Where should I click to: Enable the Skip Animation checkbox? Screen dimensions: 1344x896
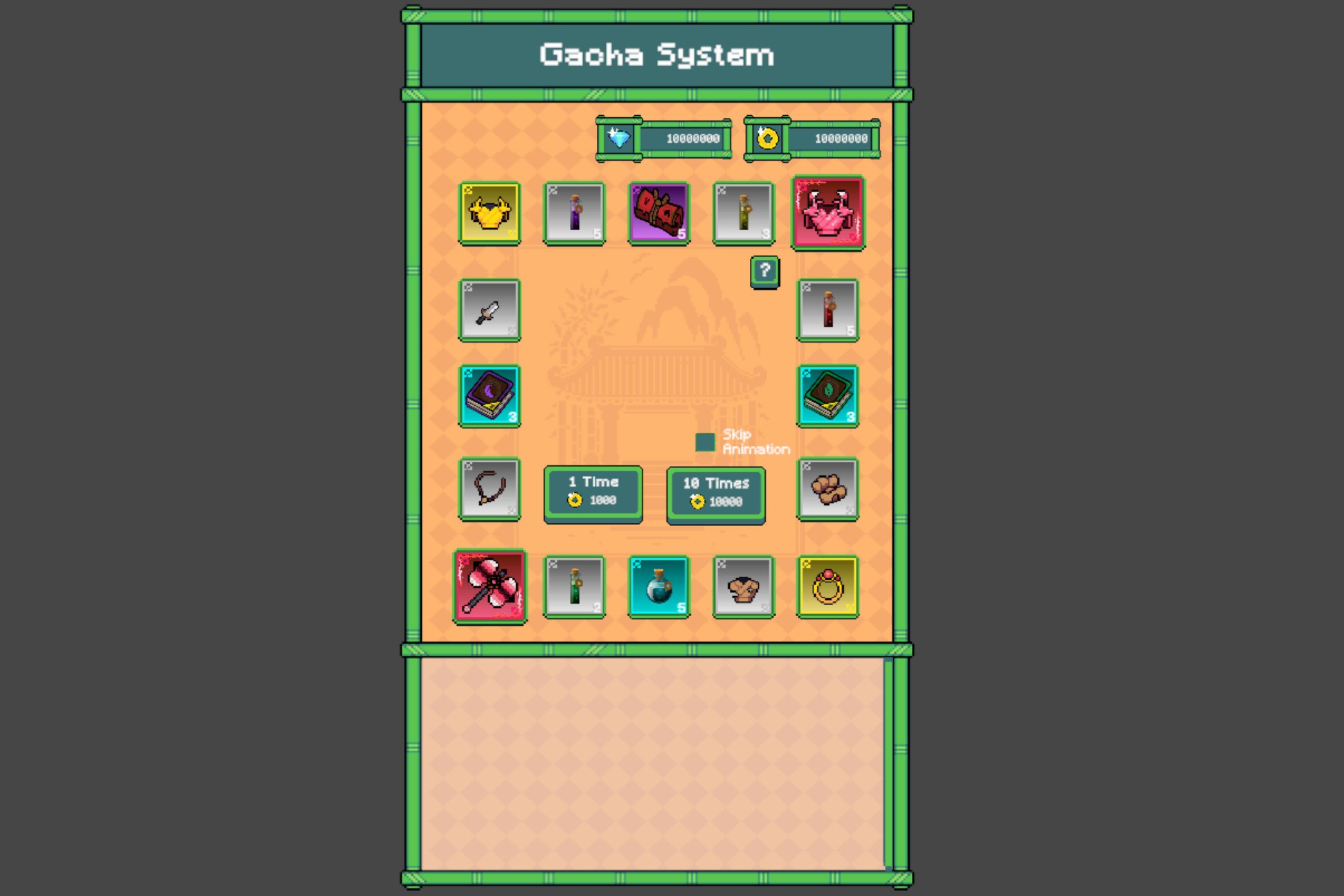[x=705, y=441]
